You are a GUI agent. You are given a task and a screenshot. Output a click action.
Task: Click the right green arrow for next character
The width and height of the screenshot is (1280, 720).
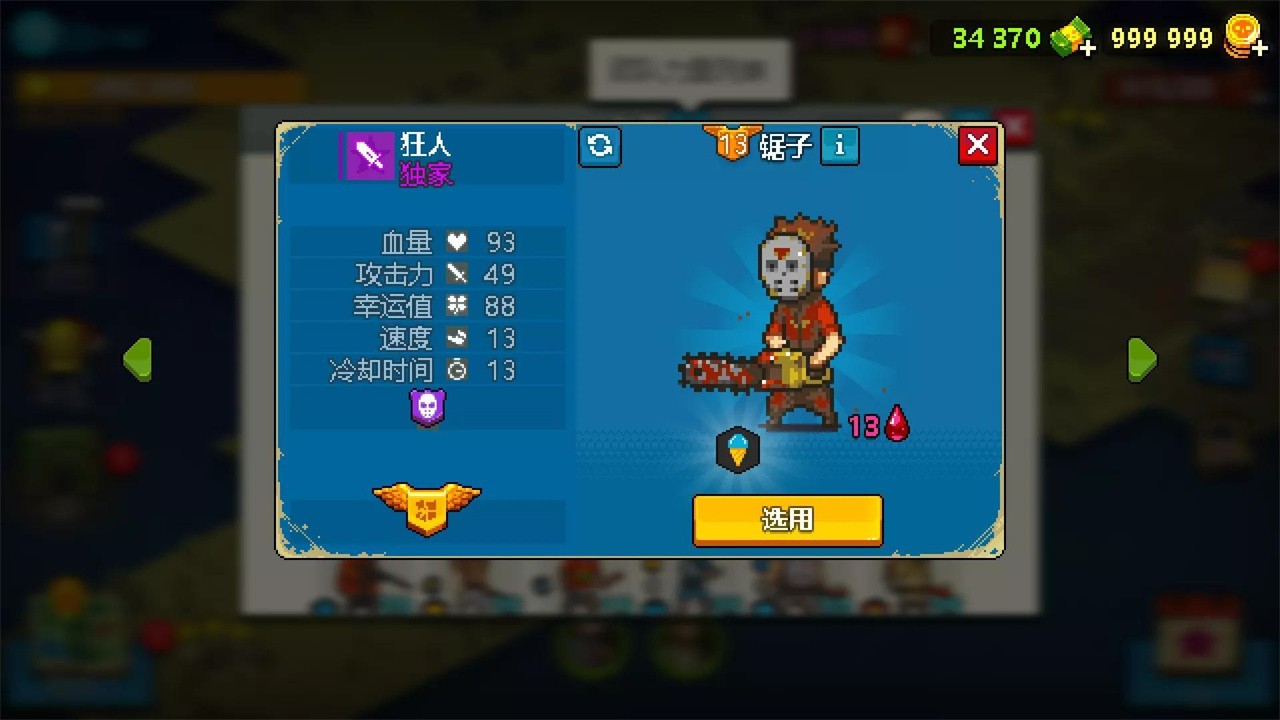(x=1143, y=360)
